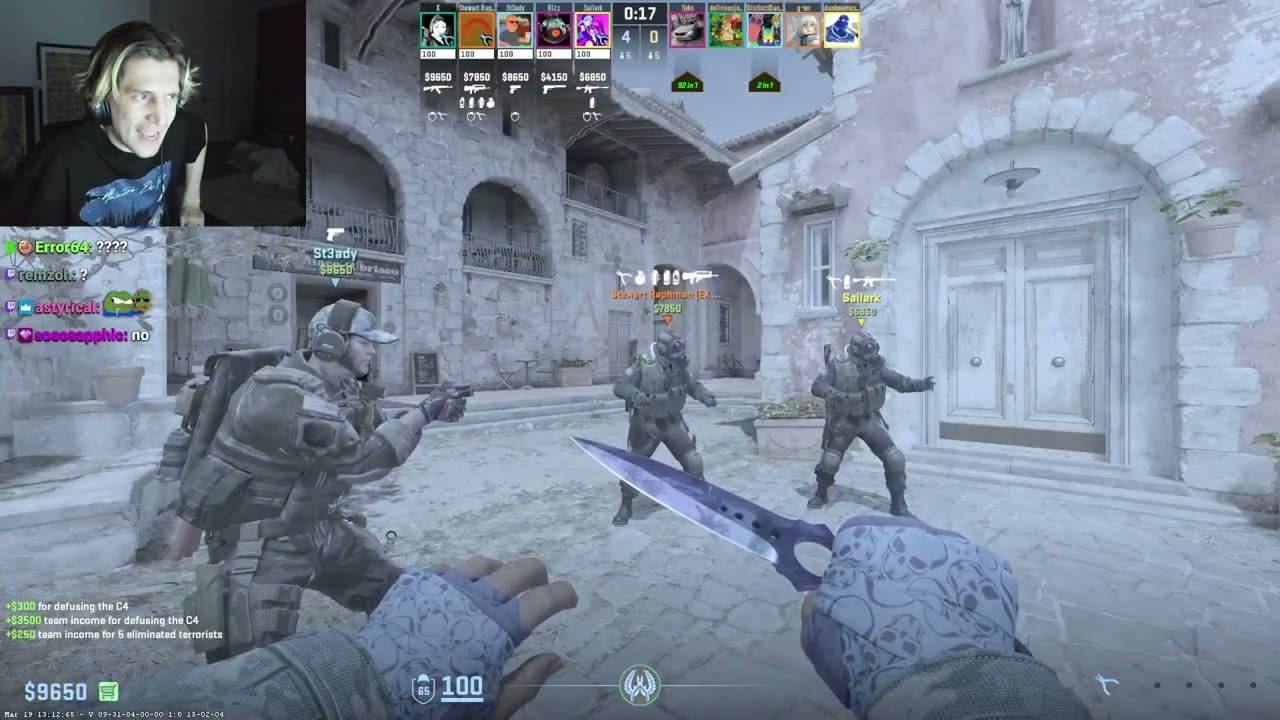The image size is (1280, 720).
Task: Select Rizz's avatar on the scoreboard
Action: (x=554, y=28)
